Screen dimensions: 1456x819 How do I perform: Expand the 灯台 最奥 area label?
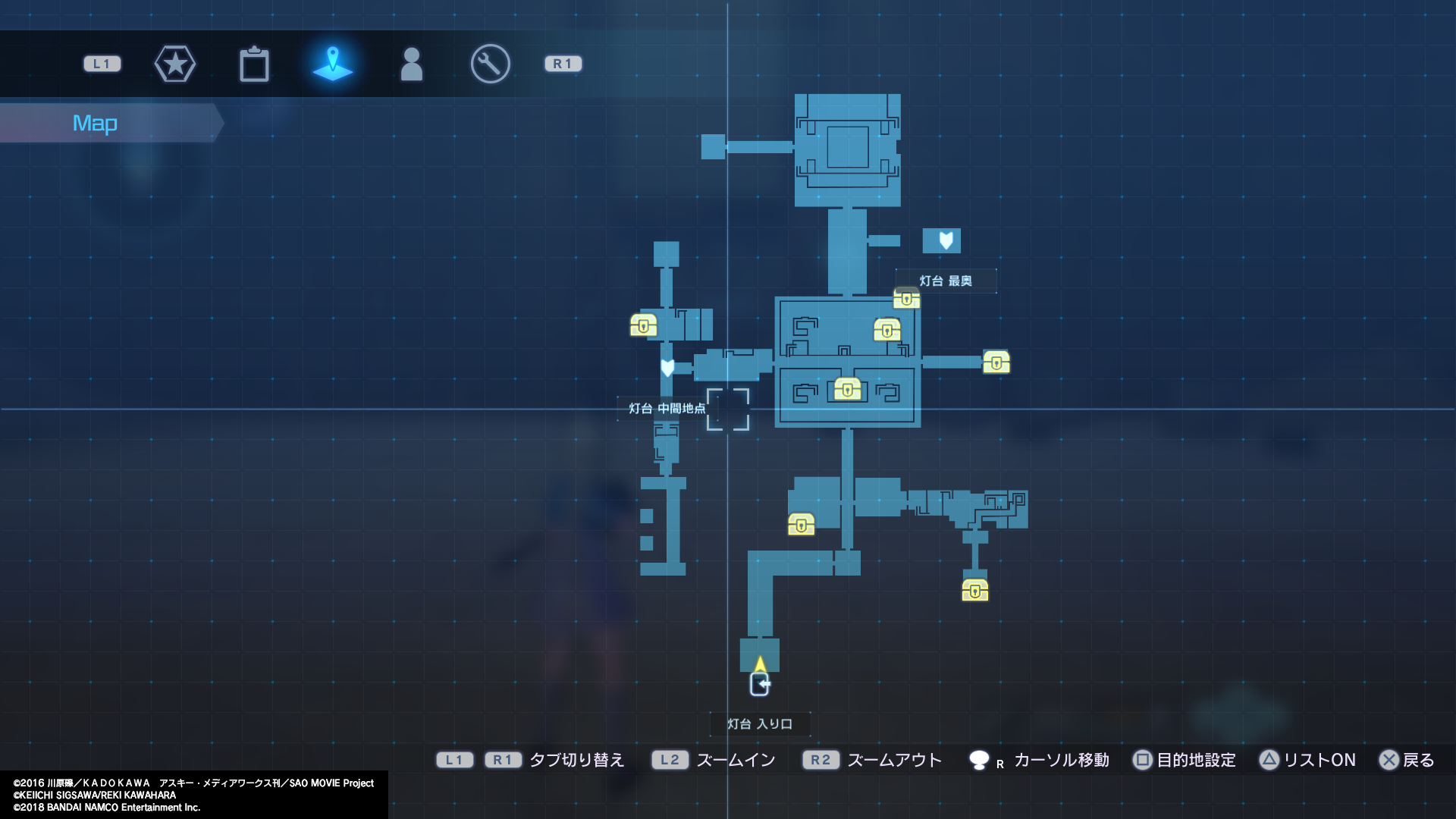(946, 280)
